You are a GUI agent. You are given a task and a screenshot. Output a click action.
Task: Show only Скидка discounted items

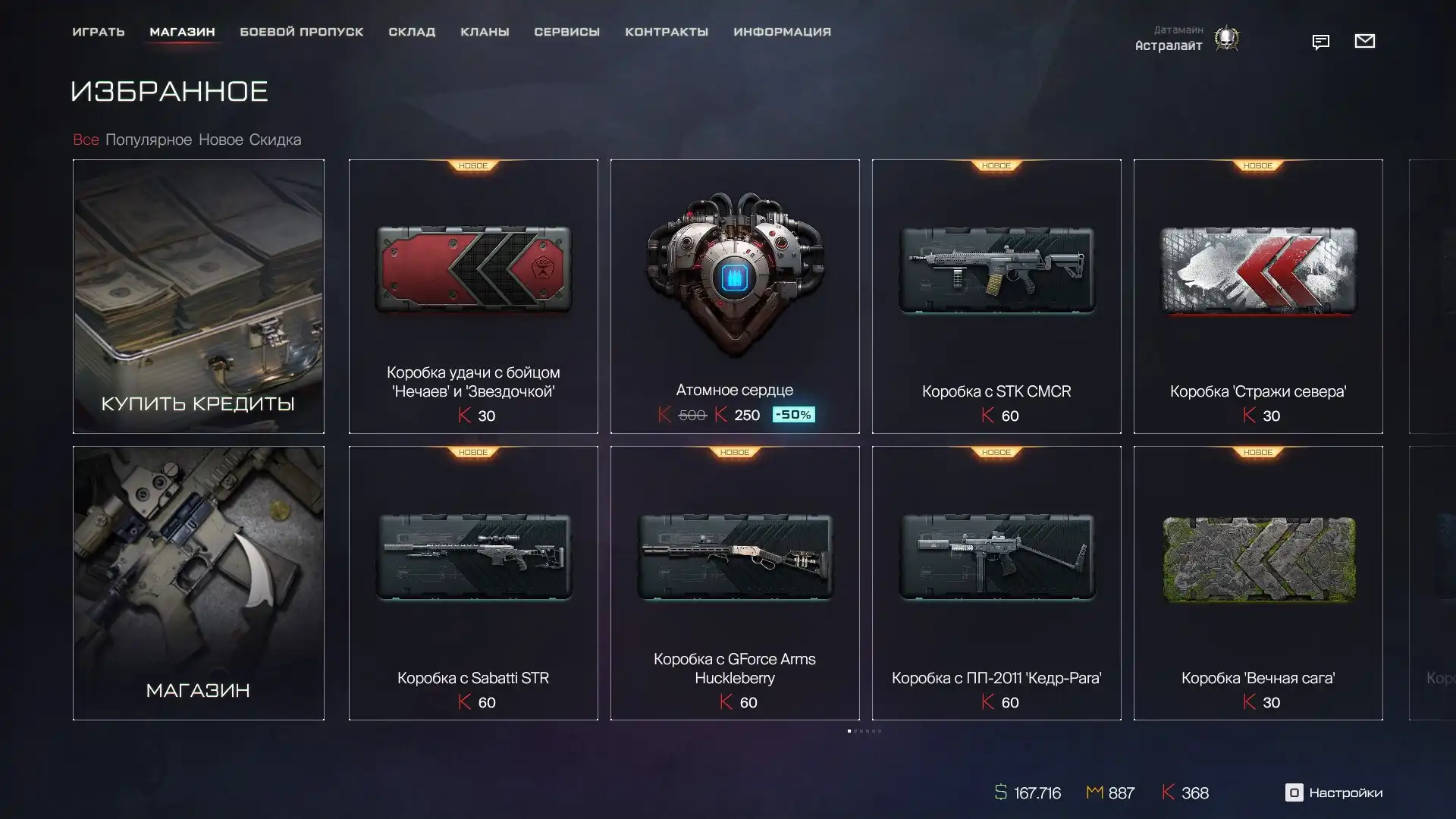coord(275,140)
